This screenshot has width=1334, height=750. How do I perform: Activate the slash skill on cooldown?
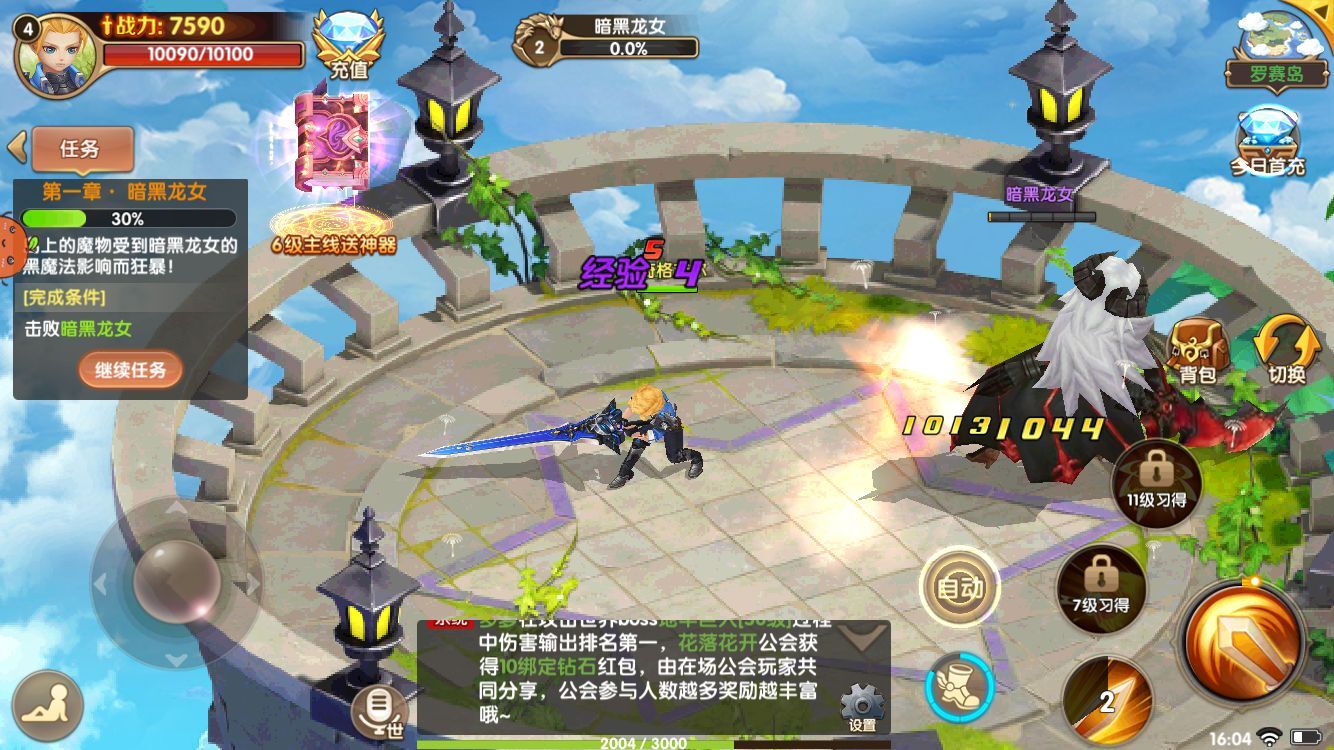(x=1106, y=700)
